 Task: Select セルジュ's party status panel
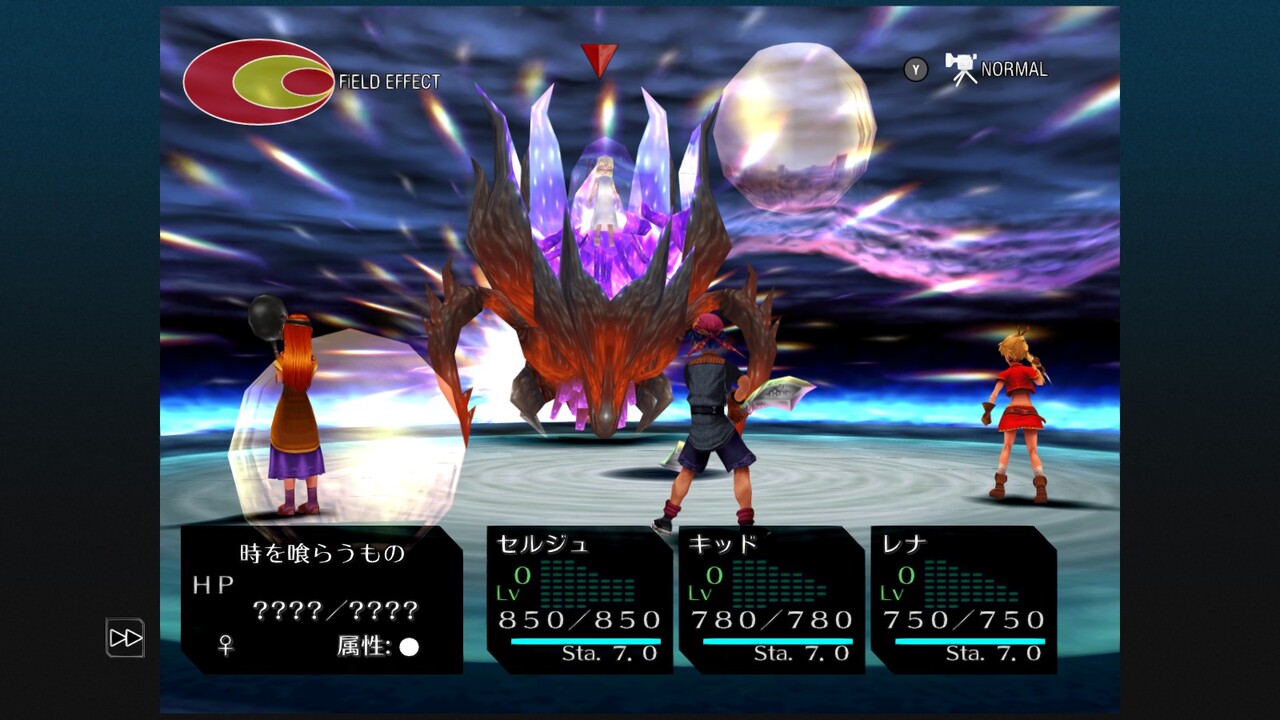(580, 599)
